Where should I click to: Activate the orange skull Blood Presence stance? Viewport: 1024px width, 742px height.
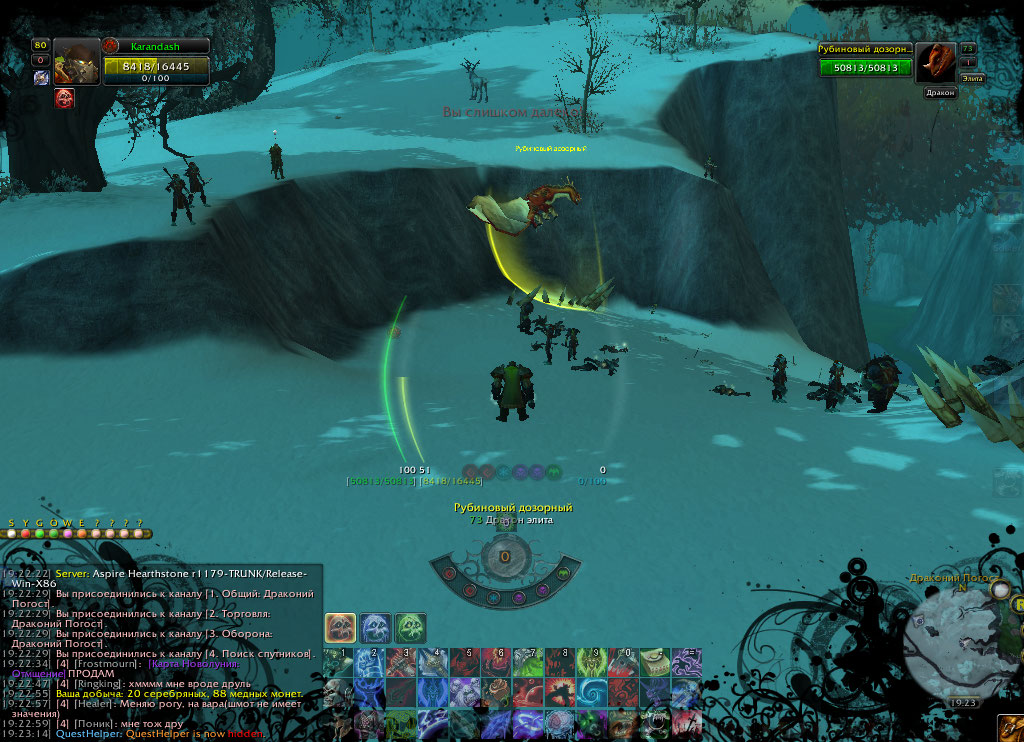coord(340,628)
